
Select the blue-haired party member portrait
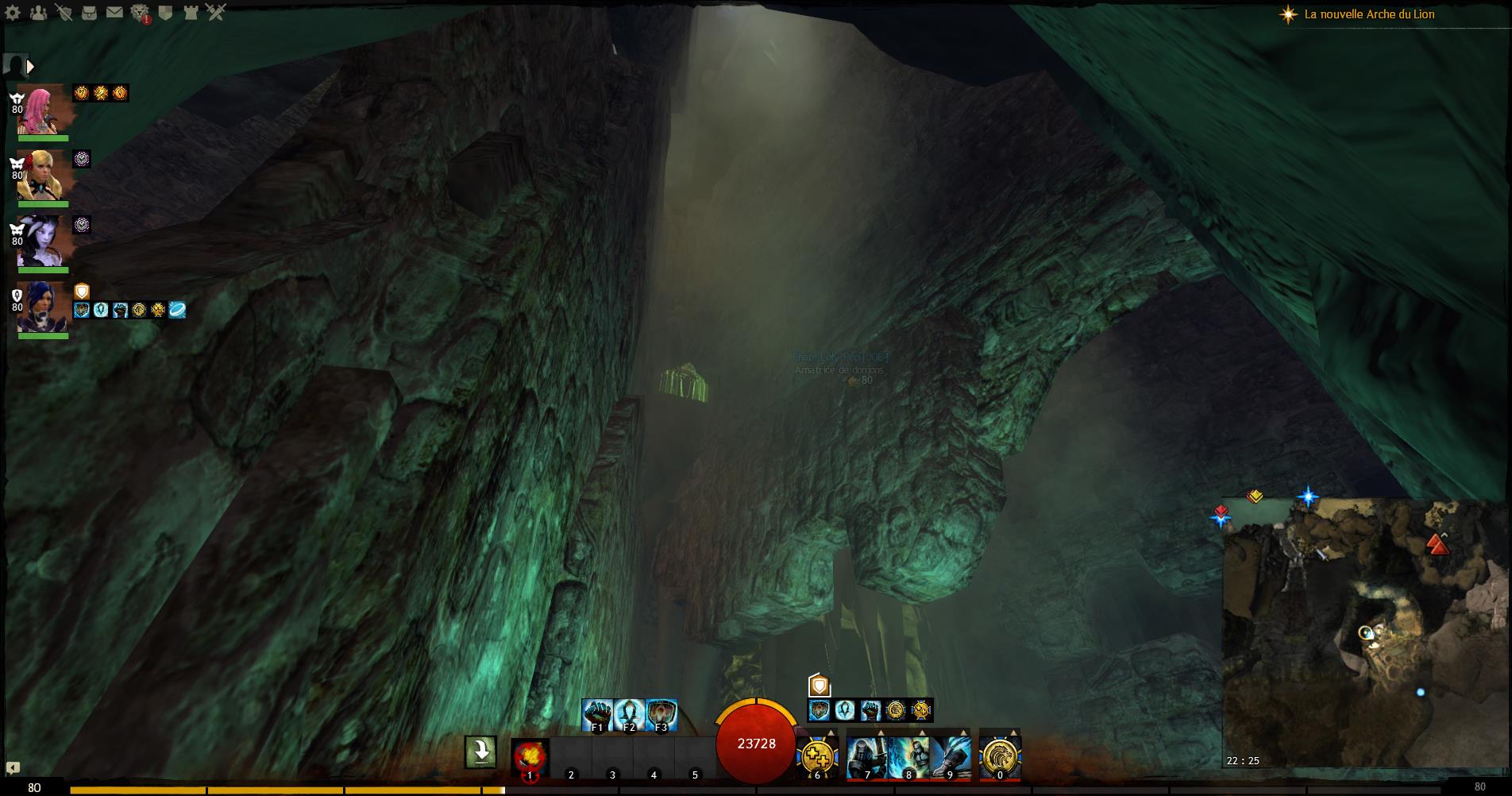tap(41, 307)
